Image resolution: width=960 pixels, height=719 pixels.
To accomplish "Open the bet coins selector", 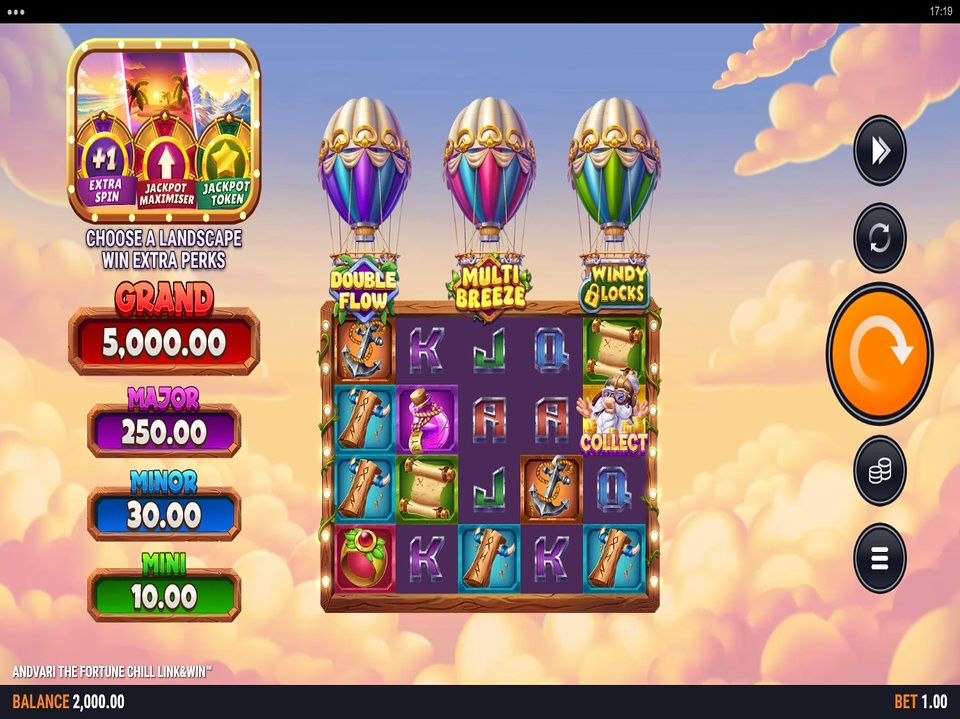I will point(879,470).
